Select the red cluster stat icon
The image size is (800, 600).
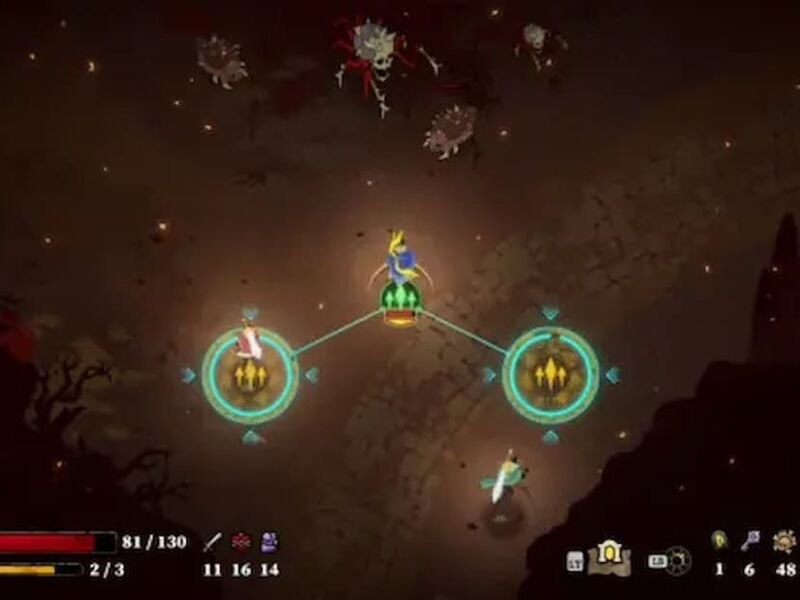point(240,543)
